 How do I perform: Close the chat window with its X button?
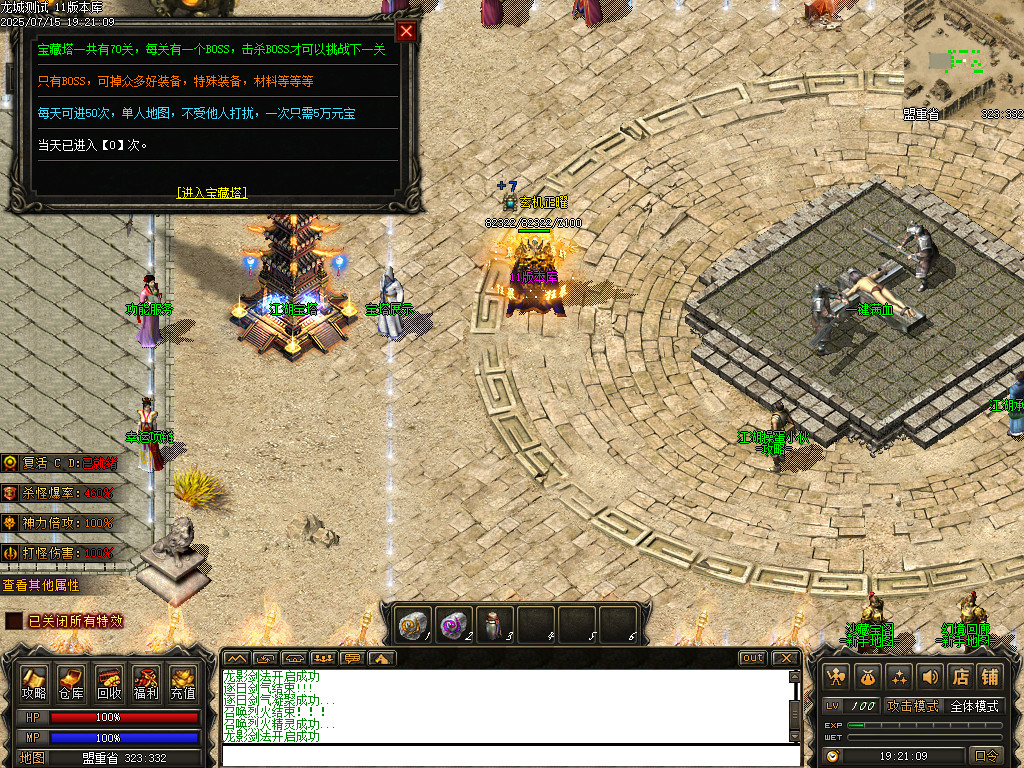786,658
